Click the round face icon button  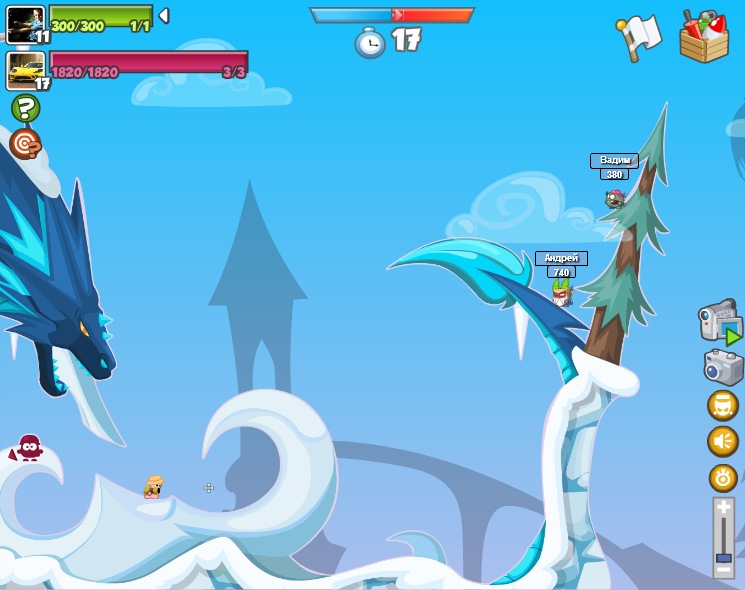[x=722, y=406]
